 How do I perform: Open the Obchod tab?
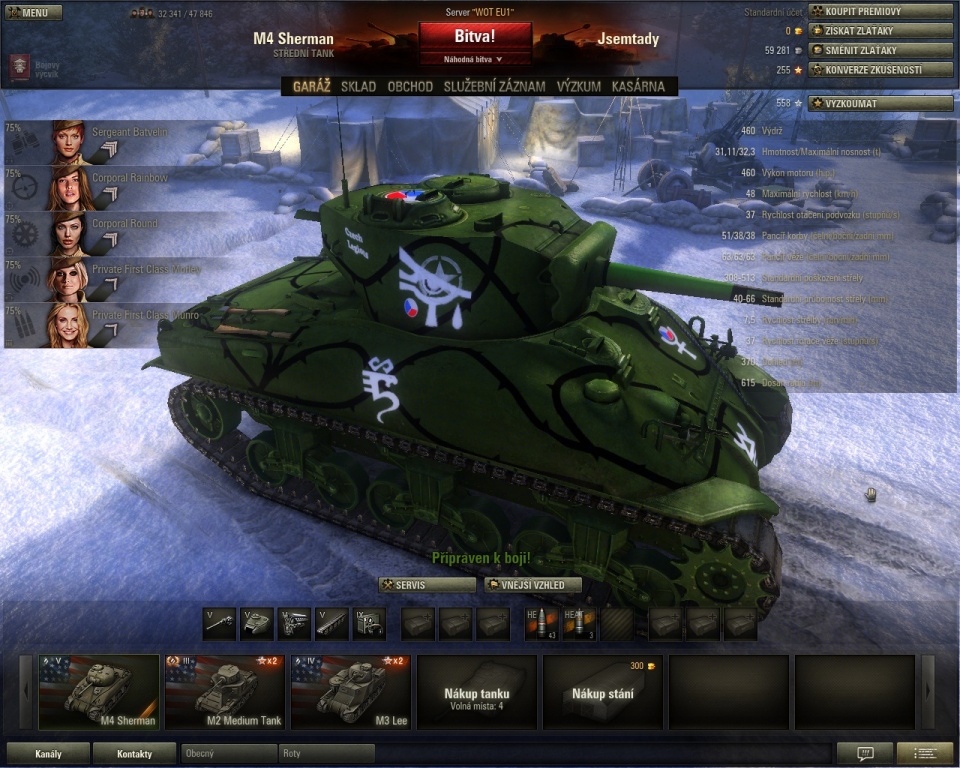click(410, 87)
